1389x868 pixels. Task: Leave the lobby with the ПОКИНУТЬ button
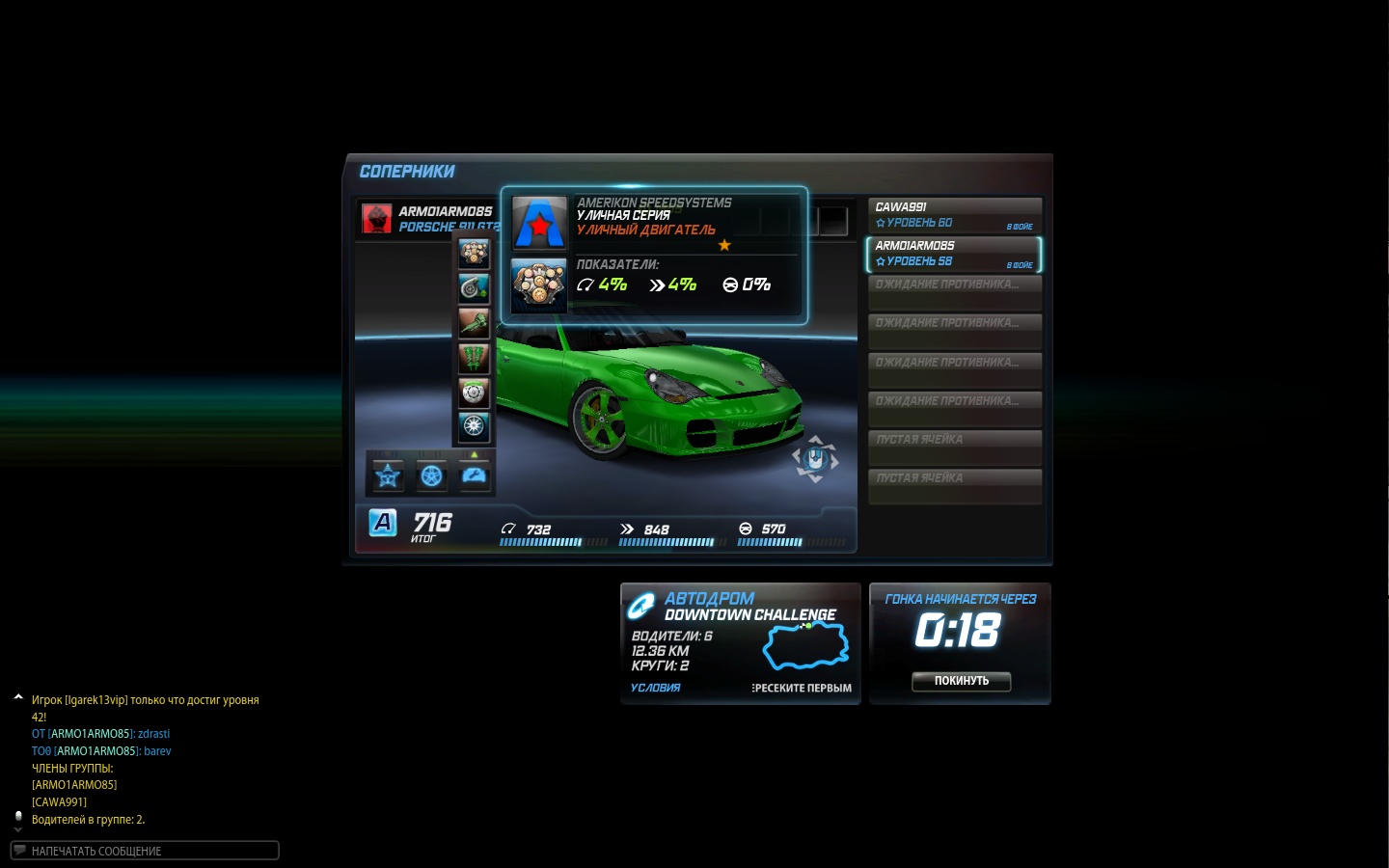961,681
